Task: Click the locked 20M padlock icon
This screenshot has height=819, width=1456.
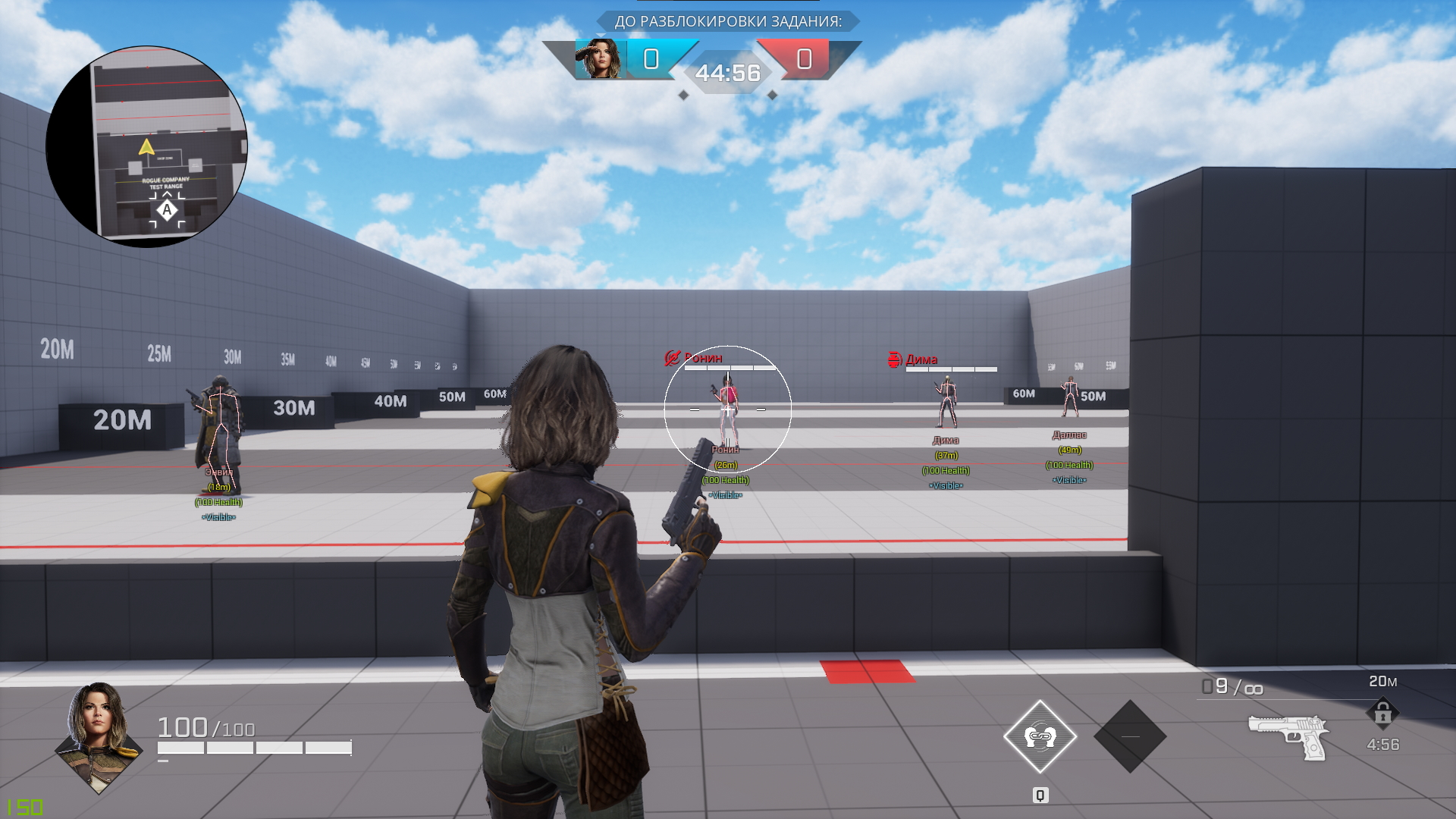Action: (1382, 714)
